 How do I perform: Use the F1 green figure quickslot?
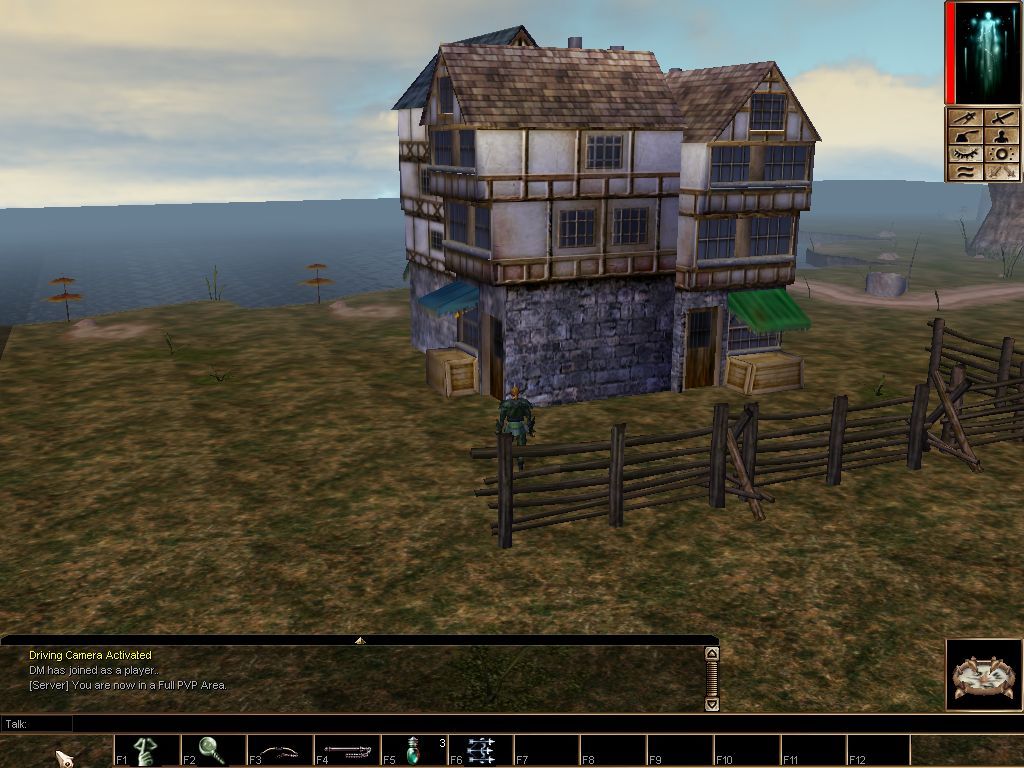click(x=146, y=750)
